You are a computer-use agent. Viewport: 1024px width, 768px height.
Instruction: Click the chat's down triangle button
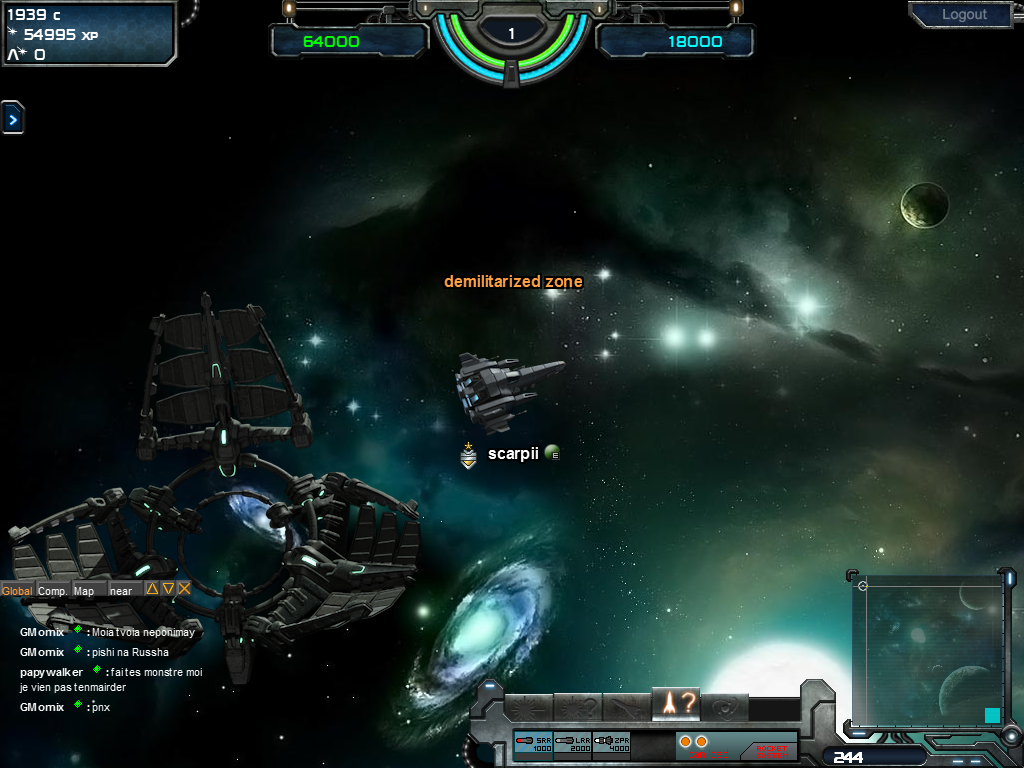click(168, 589)
